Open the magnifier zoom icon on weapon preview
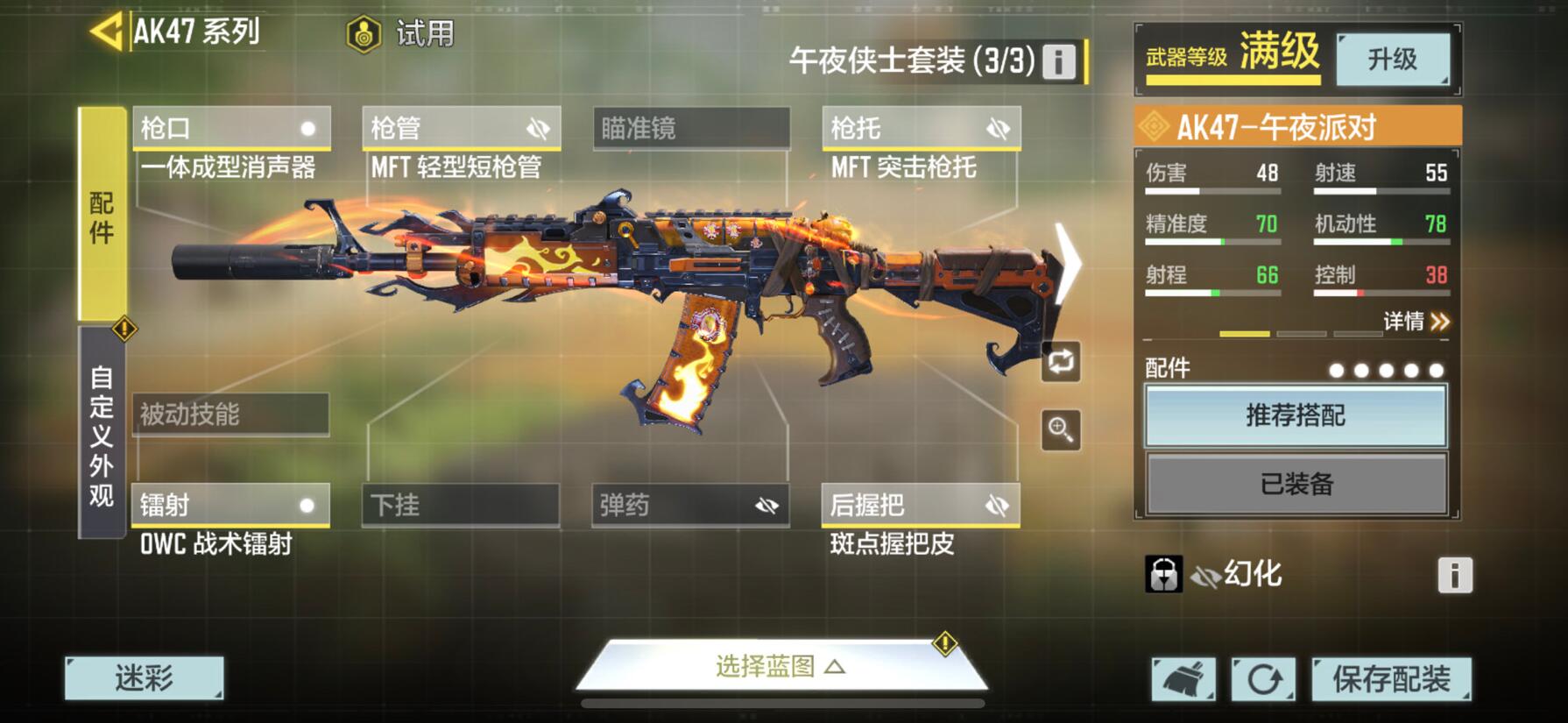This screenshot has width=1568, height=723. (x=1060, y=430)
